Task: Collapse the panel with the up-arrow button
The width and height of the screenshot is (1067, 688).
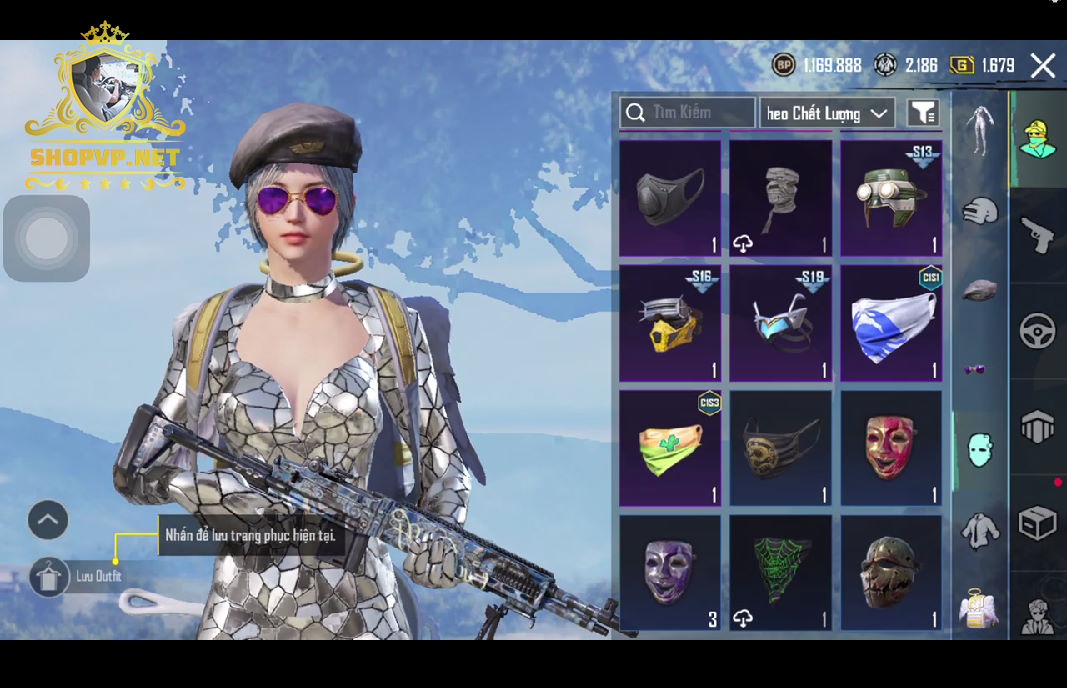Action: point(48,520)
